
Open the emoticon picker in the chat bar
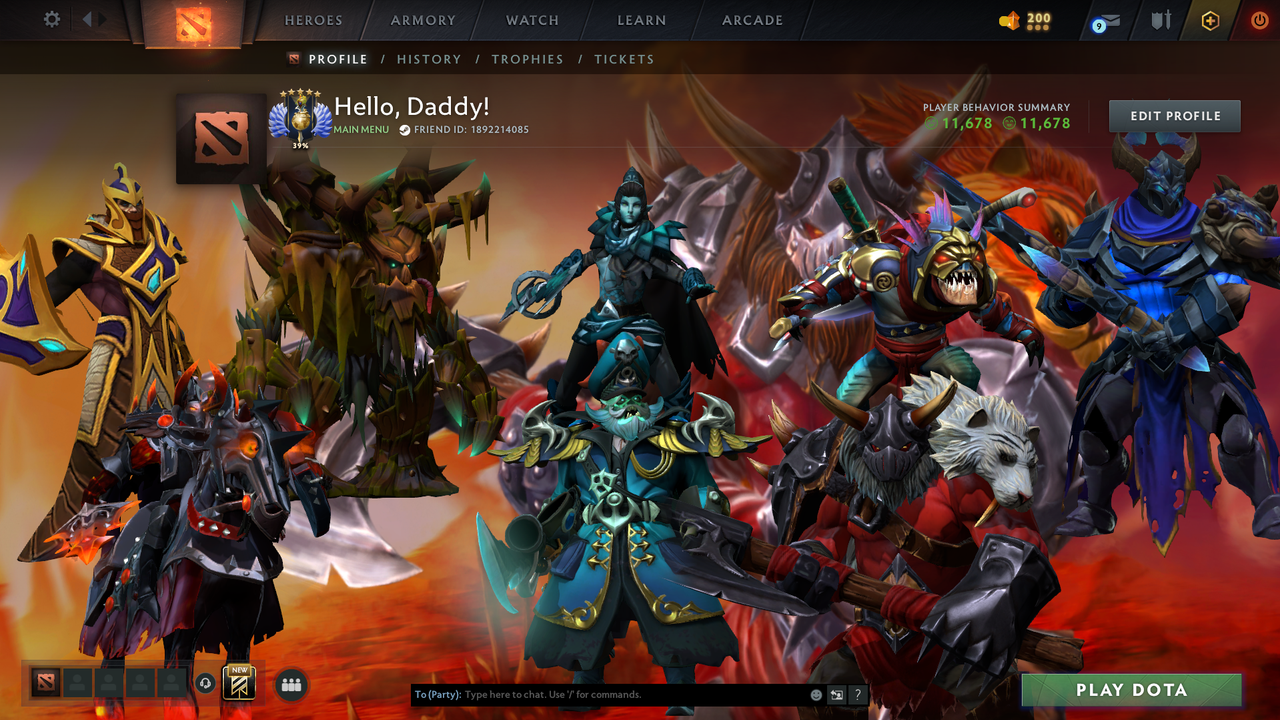click(815, 694)
